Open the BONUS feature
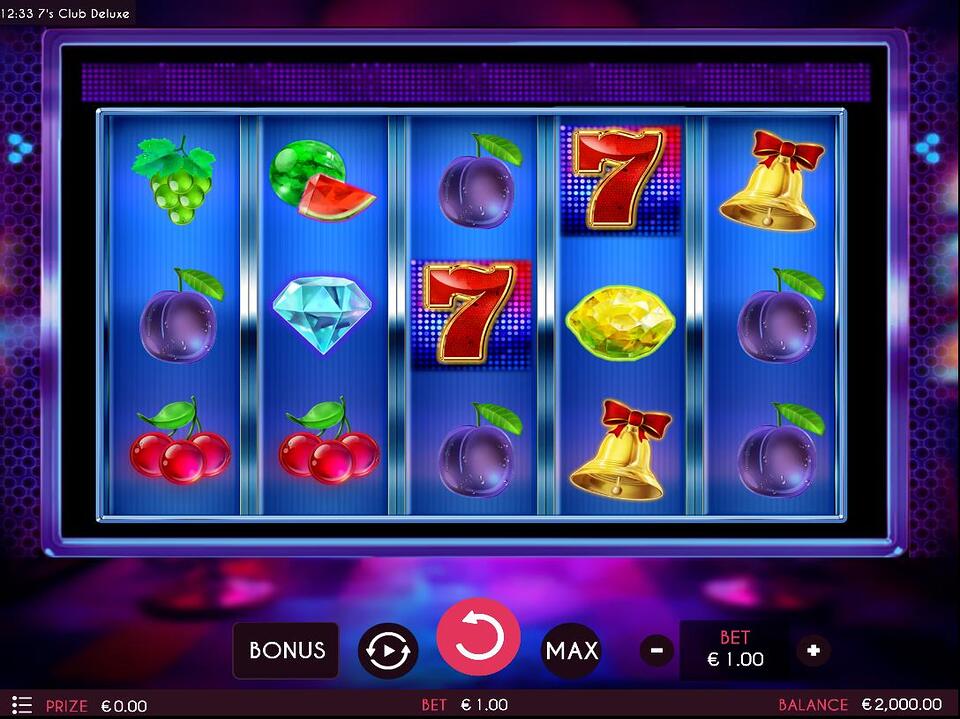The width and height of the screenshot is (960, 719). click(x=286, y=650)
